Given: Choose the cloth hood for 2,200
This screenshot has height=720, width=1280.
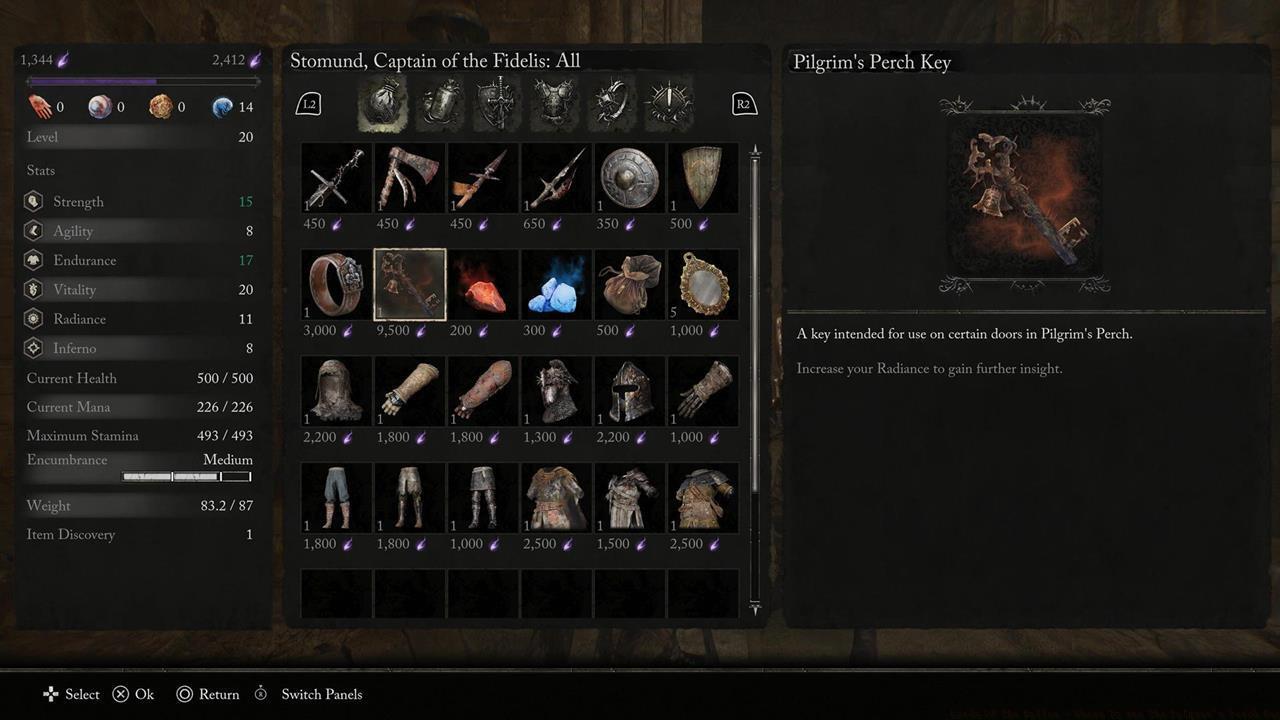Looking at the screenshot, I should pos(337,392).
